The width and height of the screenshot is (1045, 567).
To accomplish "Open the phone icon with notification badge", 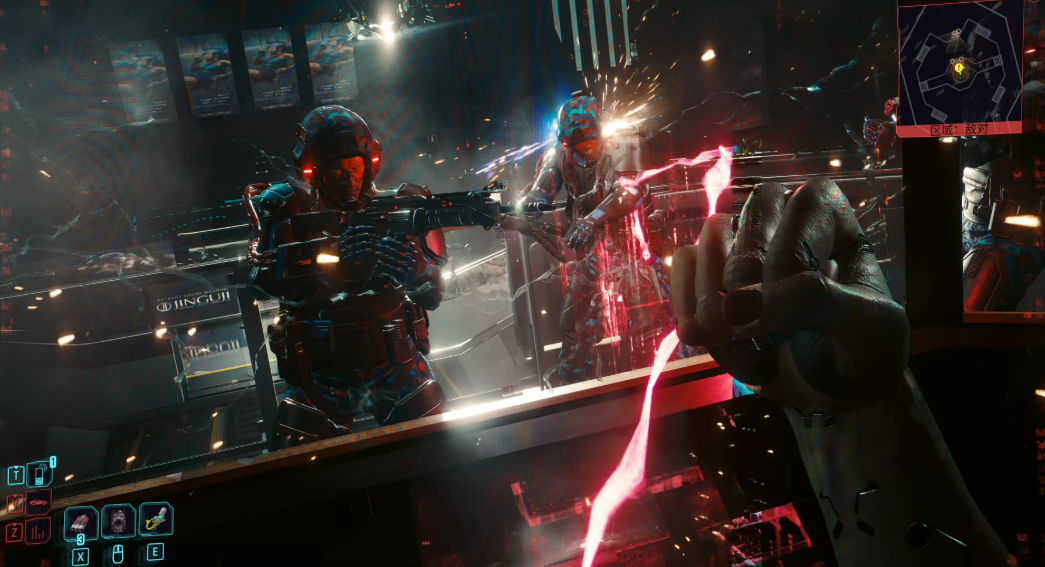I will coord(38,474).
